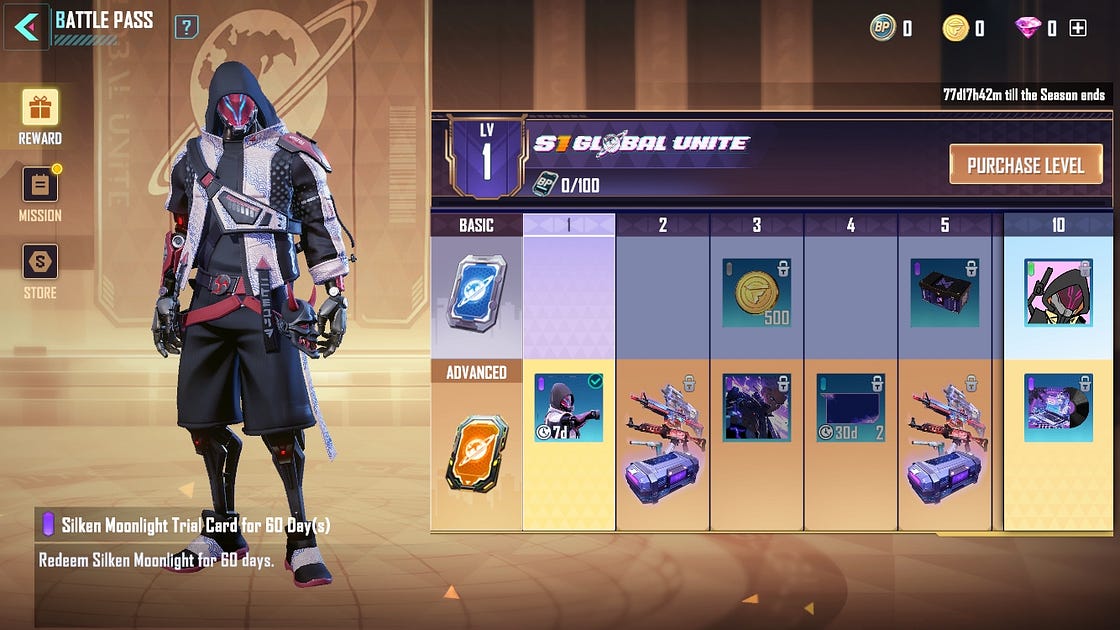This screenshot has width=1120, height=630.
Task: Go back using the arrow button
Action: [x=27, y=27]
